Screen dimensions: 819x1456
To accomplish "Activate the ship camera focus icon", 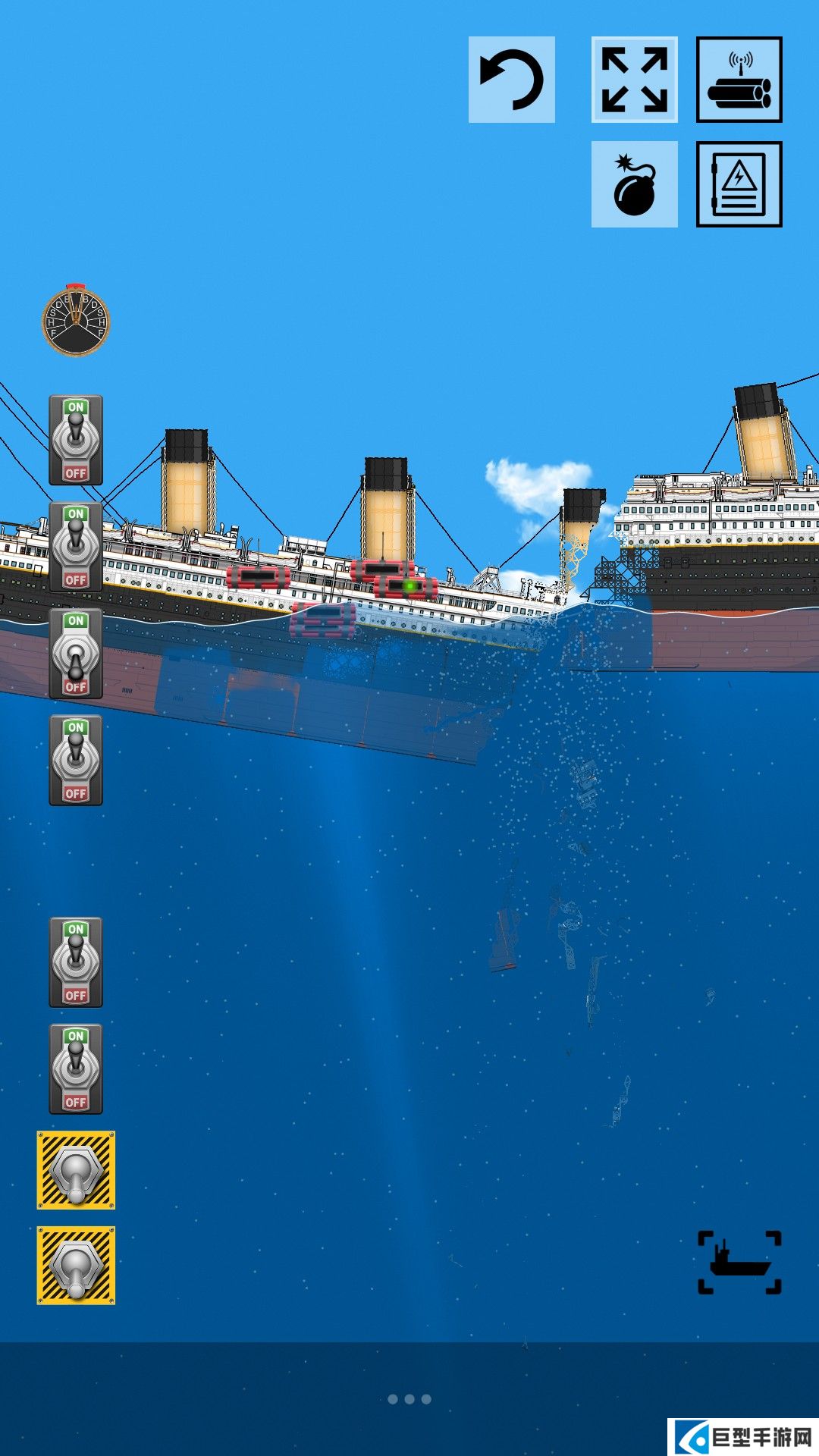I will [x=739, y=1262].
